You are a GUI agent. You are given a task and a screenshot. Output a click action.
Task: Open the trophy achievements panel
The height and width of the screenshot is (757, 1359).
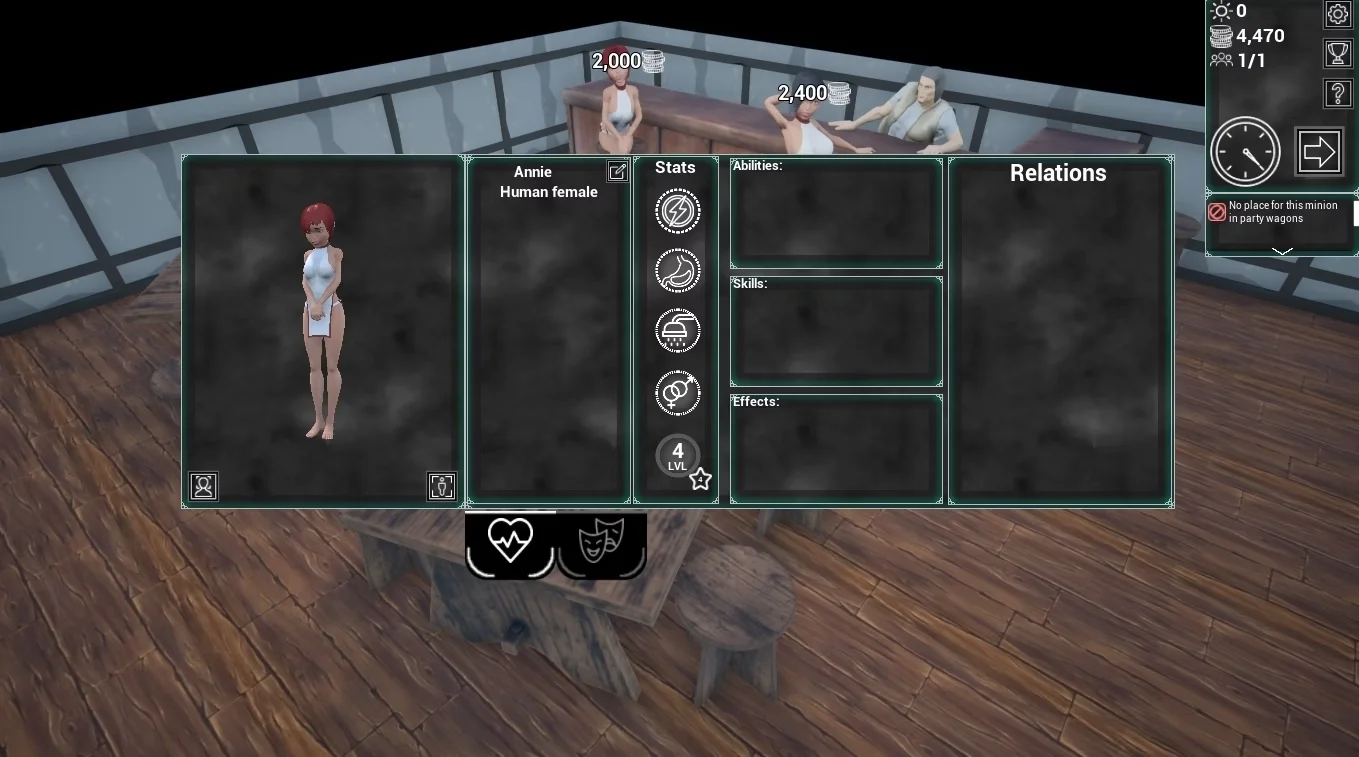1338,53
